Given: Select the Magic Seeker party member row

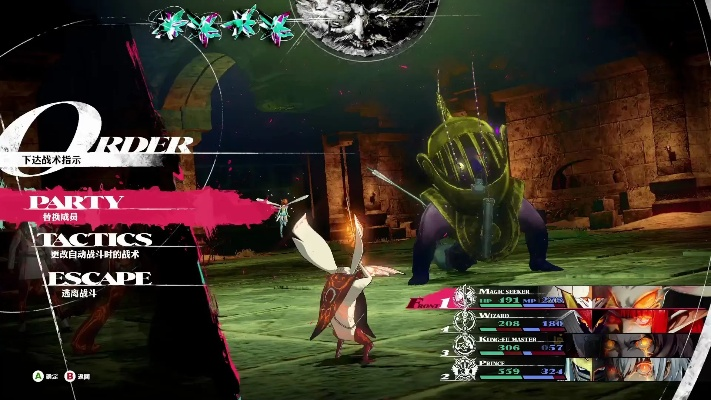Looking at the screenshot, I should point(520,296).
